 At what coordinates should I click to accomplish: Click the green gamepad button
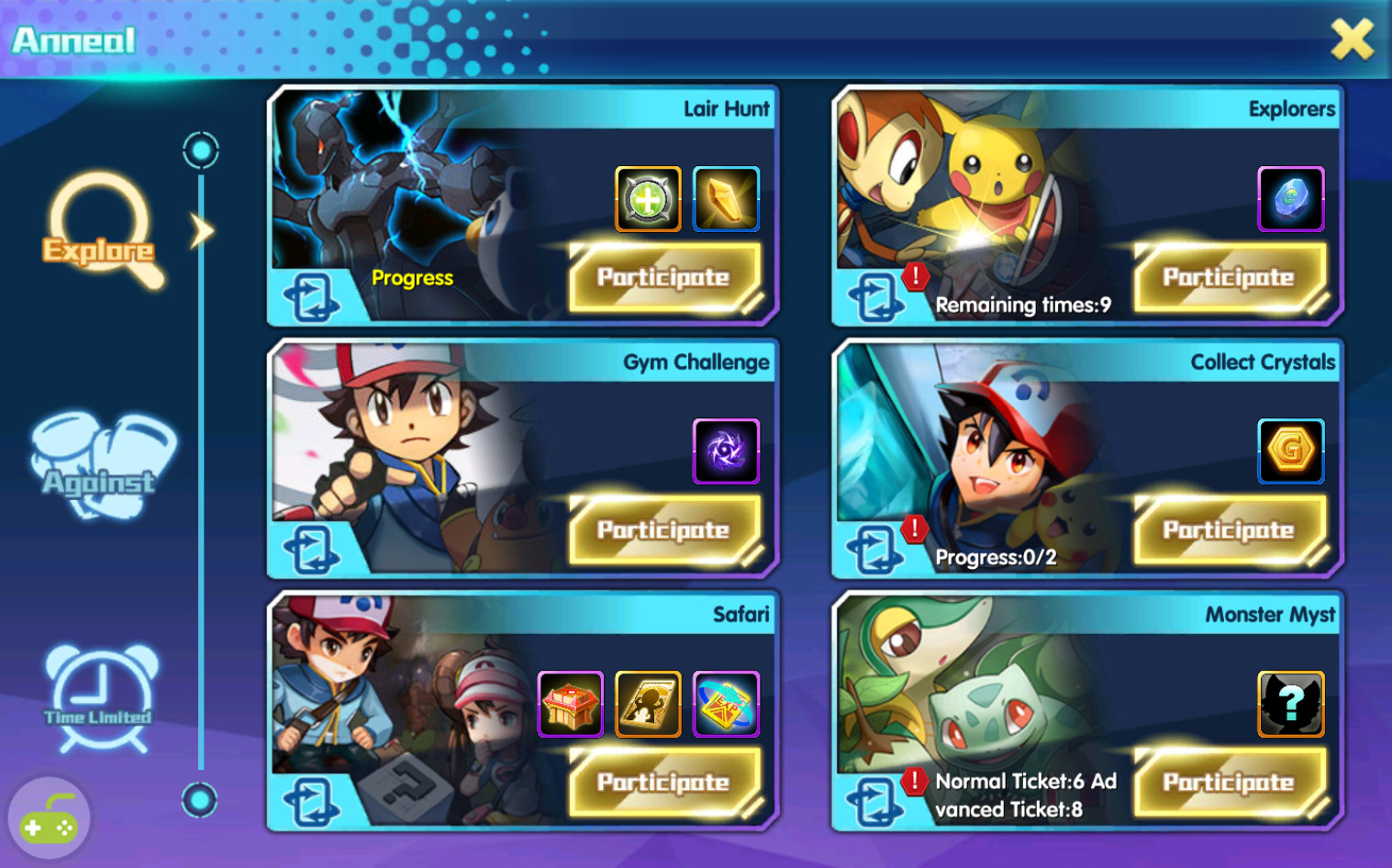click(x=49, y=821)
